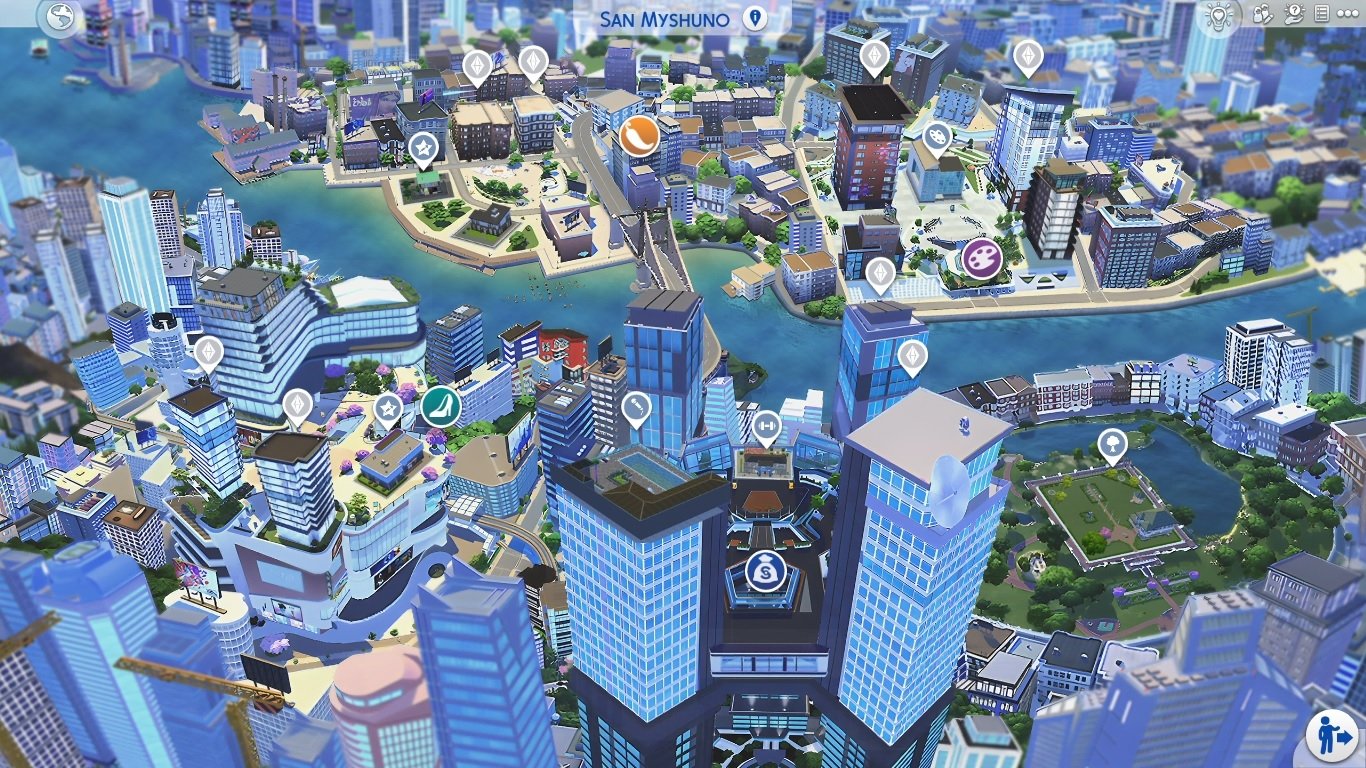Select the dumbbell gym lot marker
This screenshot has height=768, width=1366.
[766, 427]
